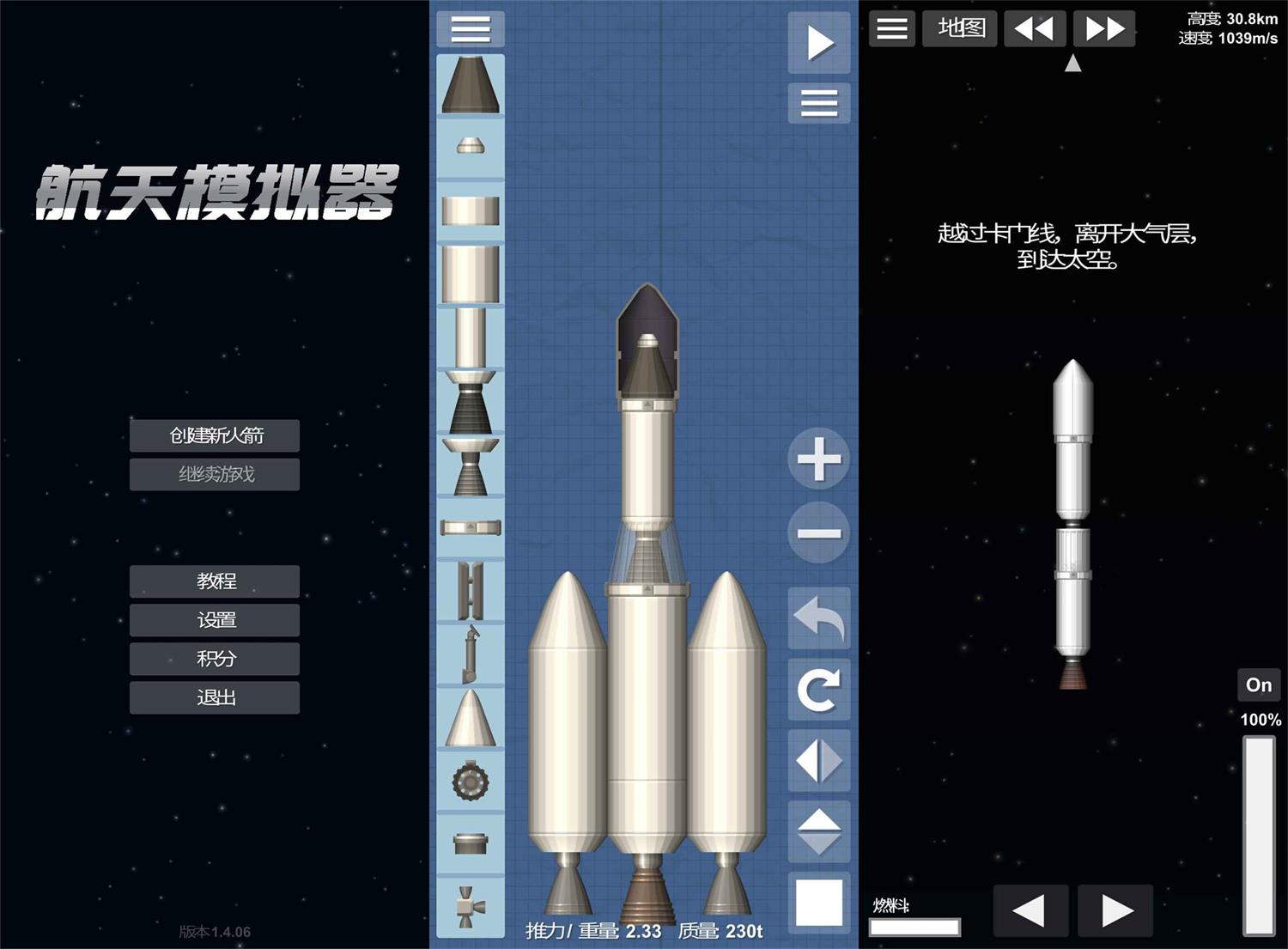Click the fast-forward time warp control
The image size is (1288, 949).
(x=1104, y=27)
